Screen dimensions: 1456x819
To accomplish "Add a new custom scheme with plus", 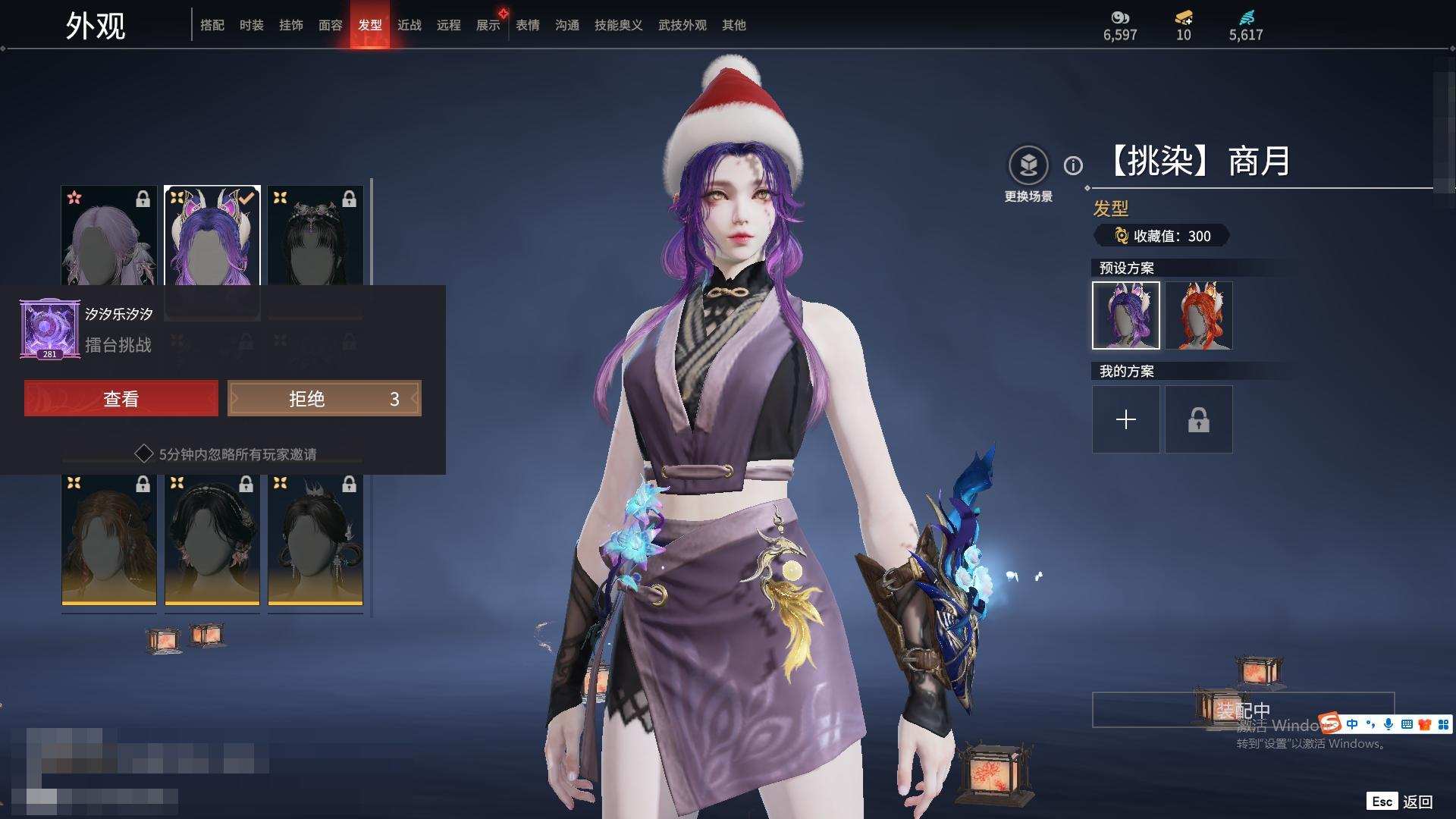I will point(1126,419).
